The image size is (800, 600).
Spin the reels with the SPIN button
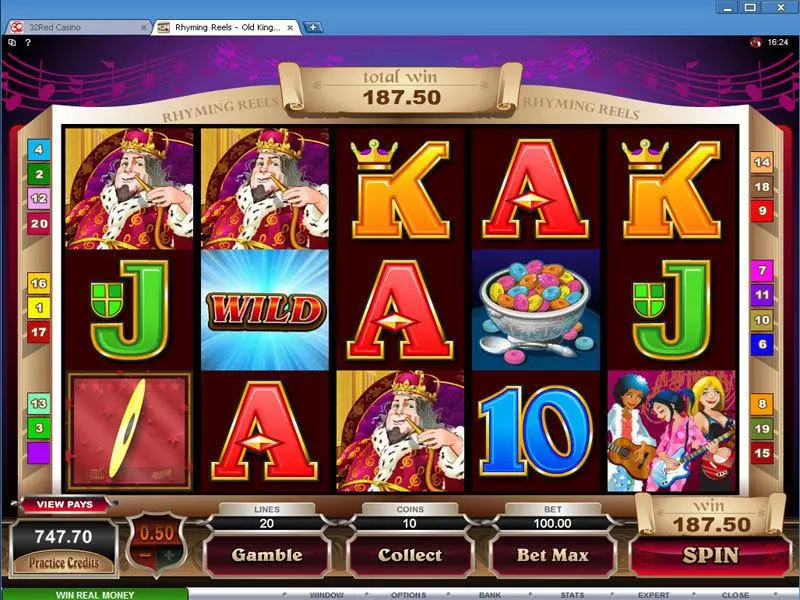tap(710, 555)
